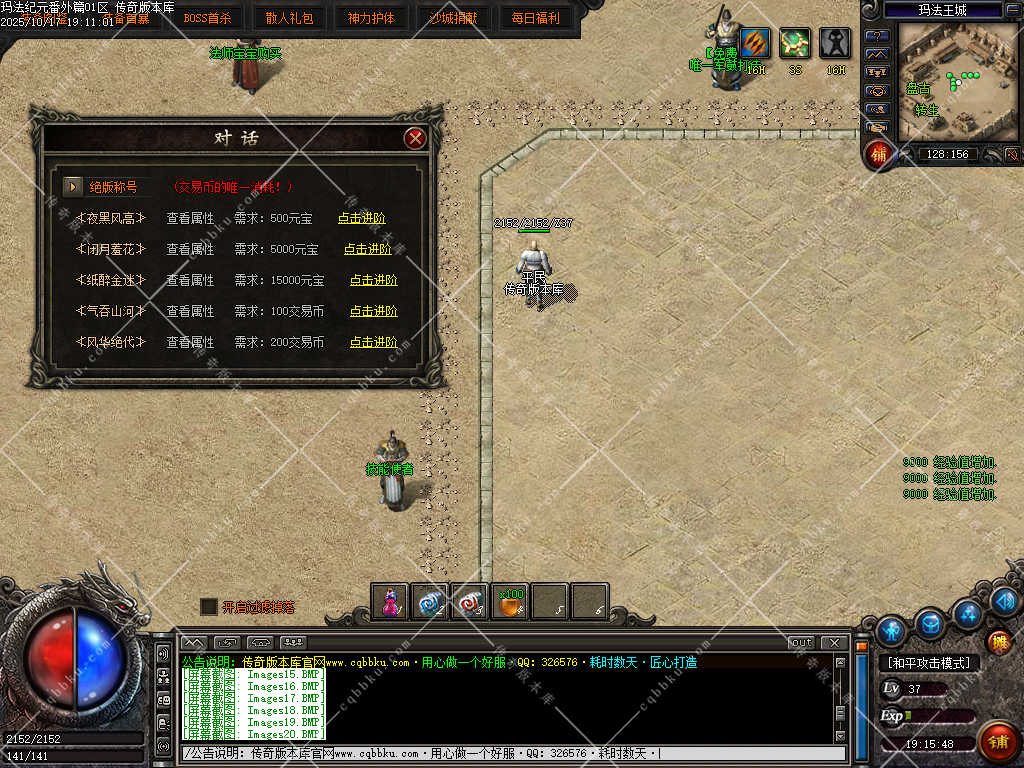
Task: Toggle the 开启过滤掉落 drop filter checkbox
Action: 208,606
